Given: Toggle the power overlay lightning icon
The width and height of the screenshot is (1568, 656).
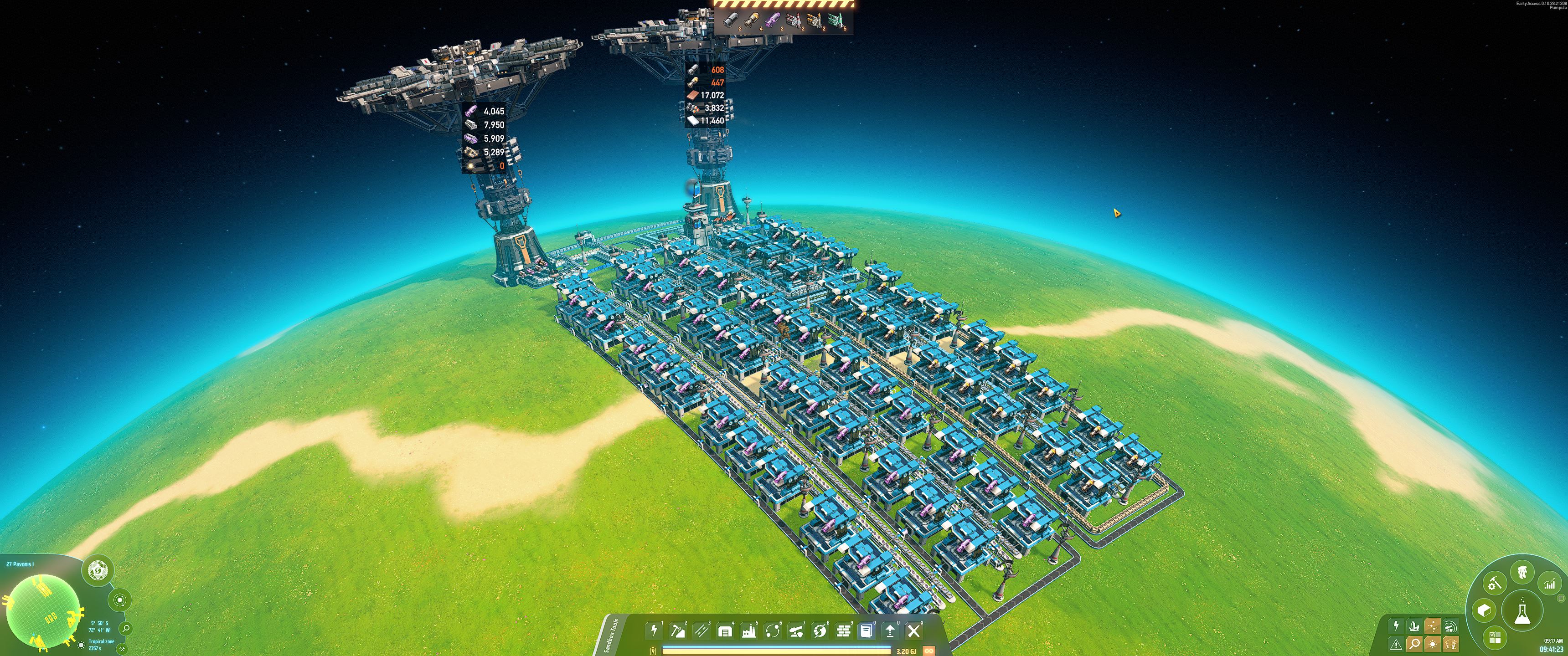Looking at the screenshot, I should point(1396,625).
